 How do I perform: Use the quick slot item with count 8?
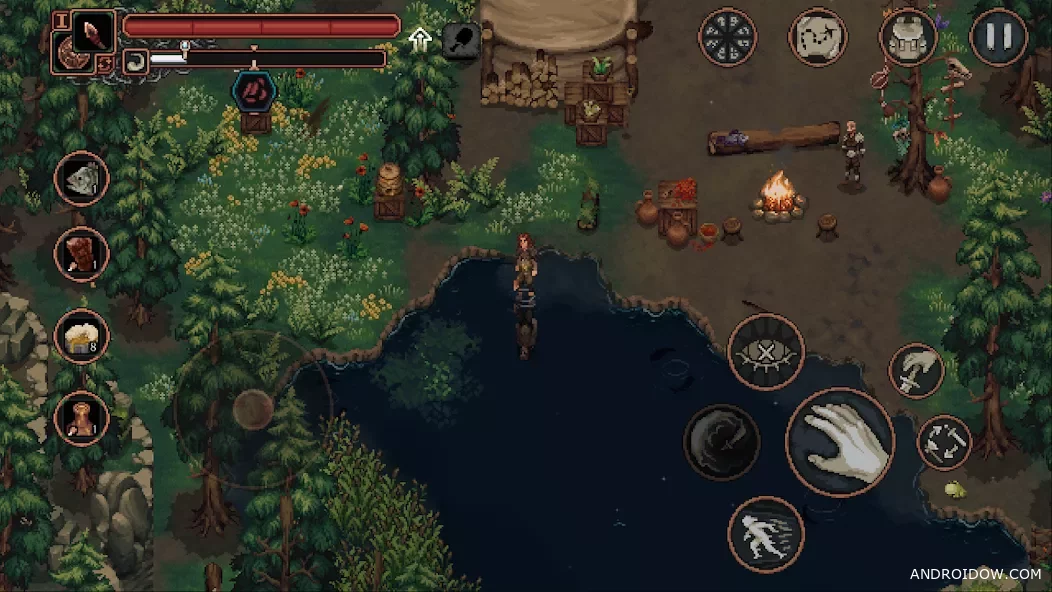click(x=82, y=337)
